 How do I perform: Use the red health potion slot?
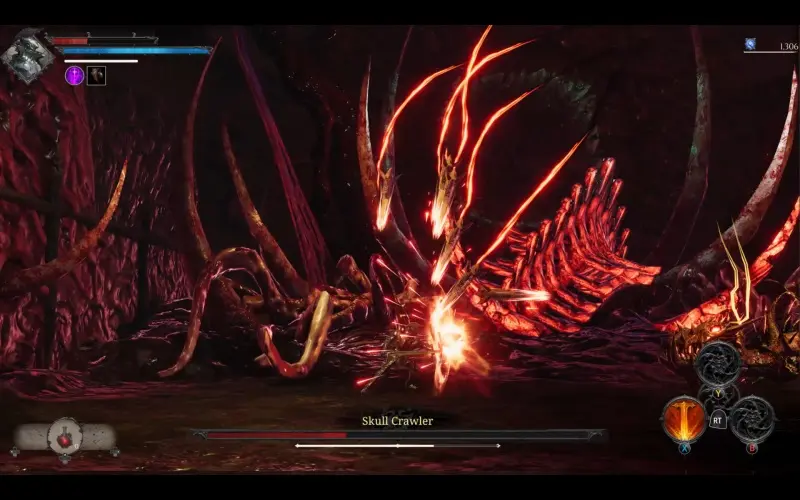click(66, 437)
